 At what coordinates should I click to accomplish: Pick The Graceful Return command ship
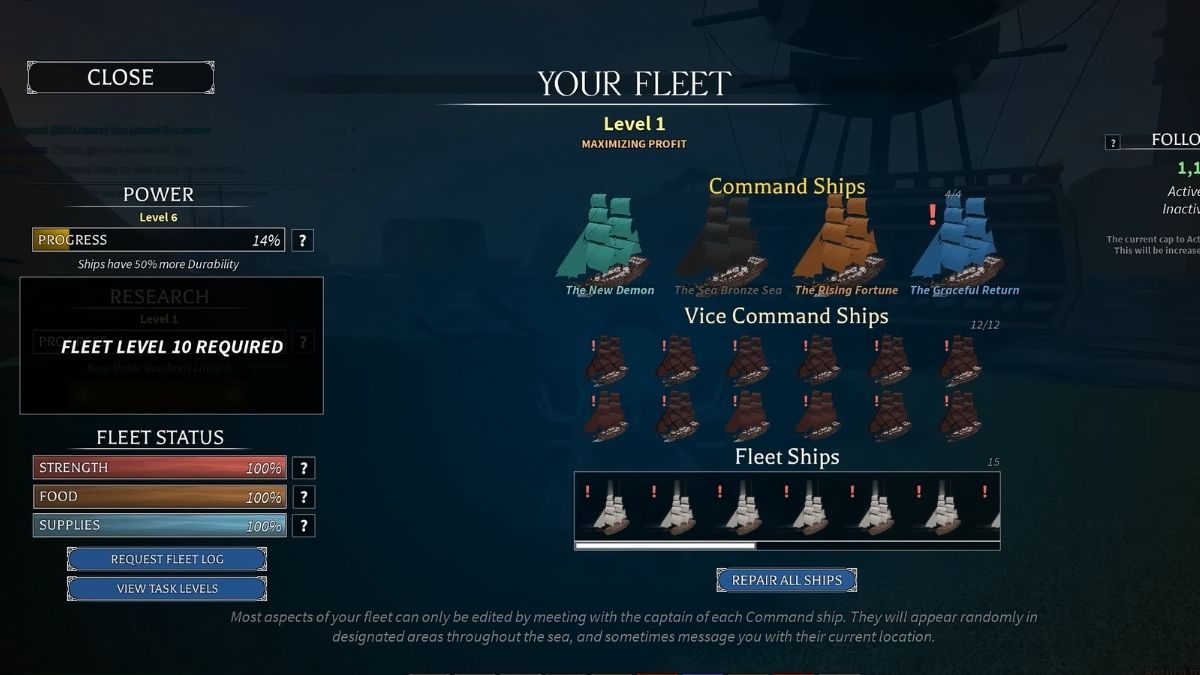tap(962, 242)
